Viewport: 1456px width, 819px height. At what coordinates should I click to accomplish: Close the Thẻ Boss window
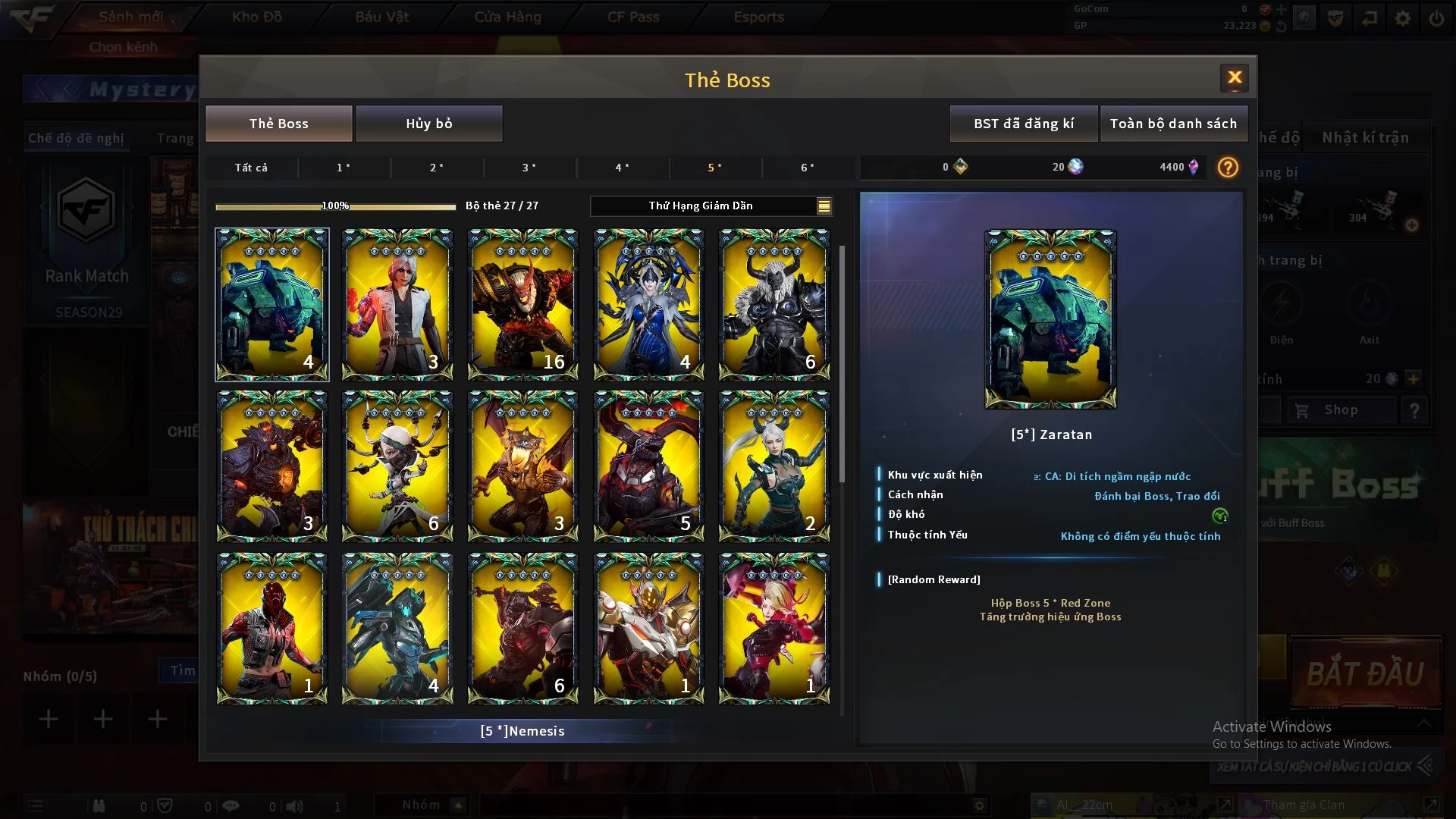point(1234,77)
